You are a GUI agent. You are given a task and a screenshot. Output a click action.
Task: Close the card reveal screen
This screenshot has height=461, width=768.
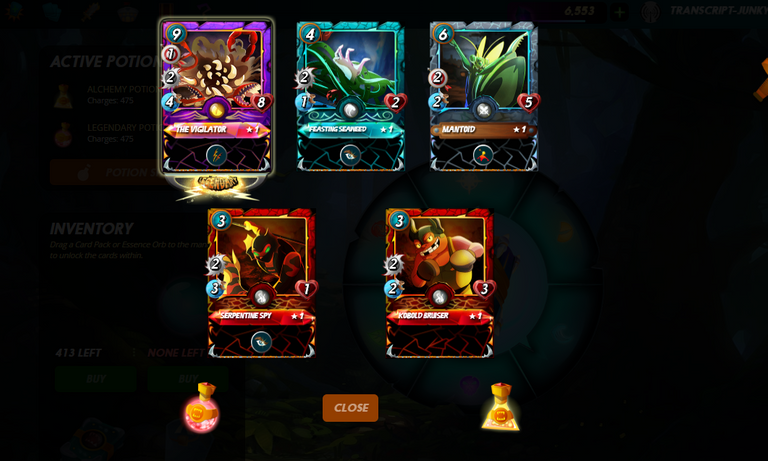click(x=350, y=408)
